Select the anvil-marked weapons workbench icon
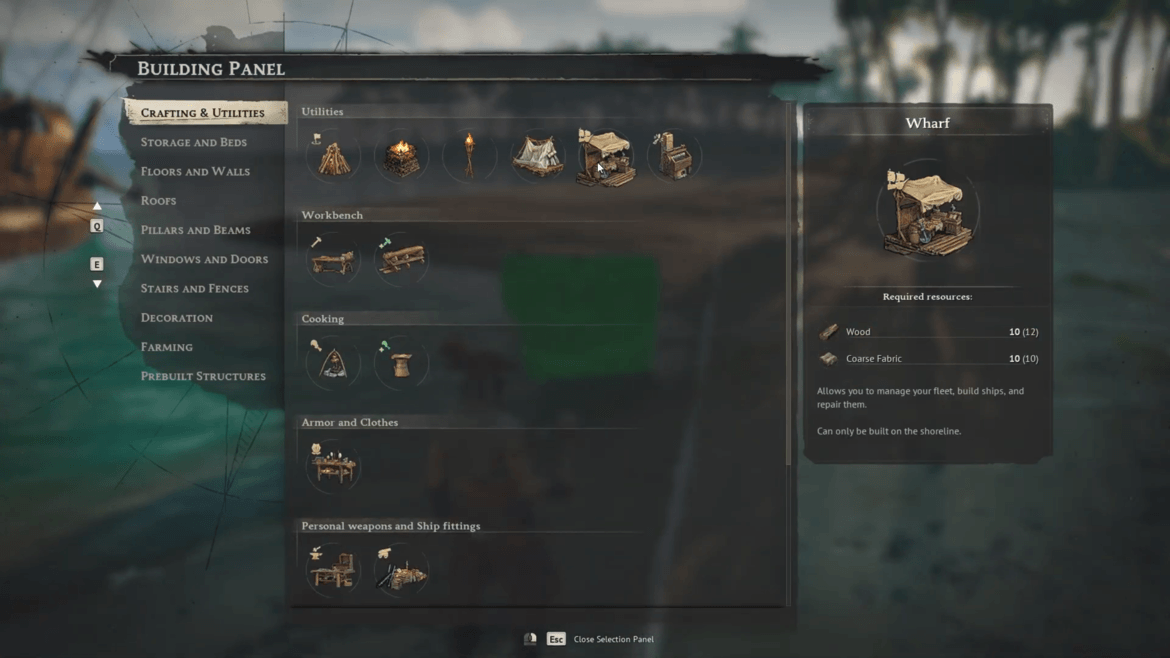The image size is (1170, 658). click(x=333, y=571)
